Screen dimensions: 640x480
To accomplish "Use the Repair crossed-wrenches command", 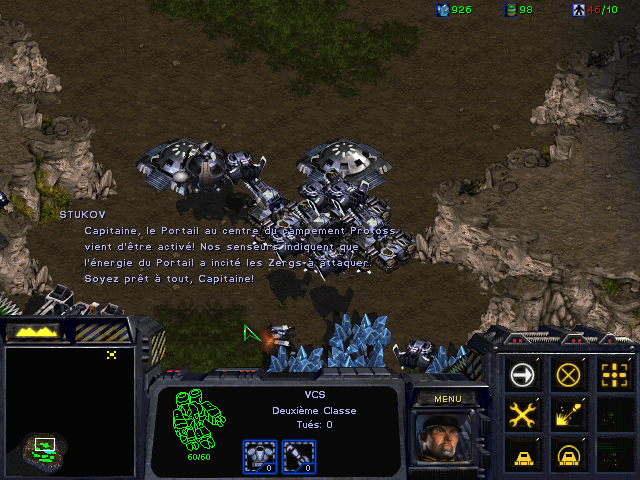I will pos(523,414).
